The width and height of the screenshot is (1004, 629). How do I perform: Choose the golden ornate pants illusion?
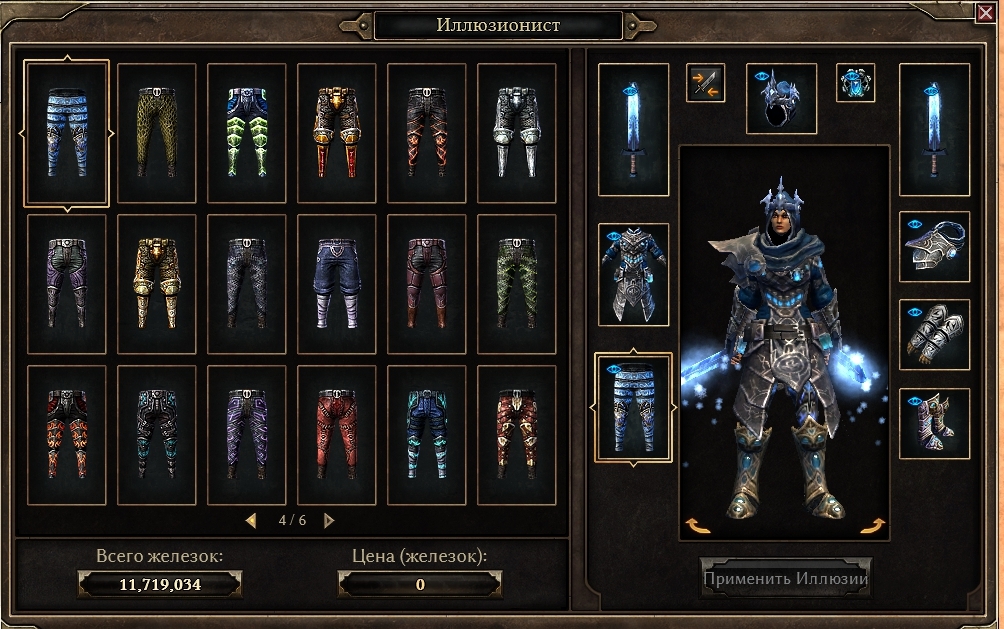point(157,283)
